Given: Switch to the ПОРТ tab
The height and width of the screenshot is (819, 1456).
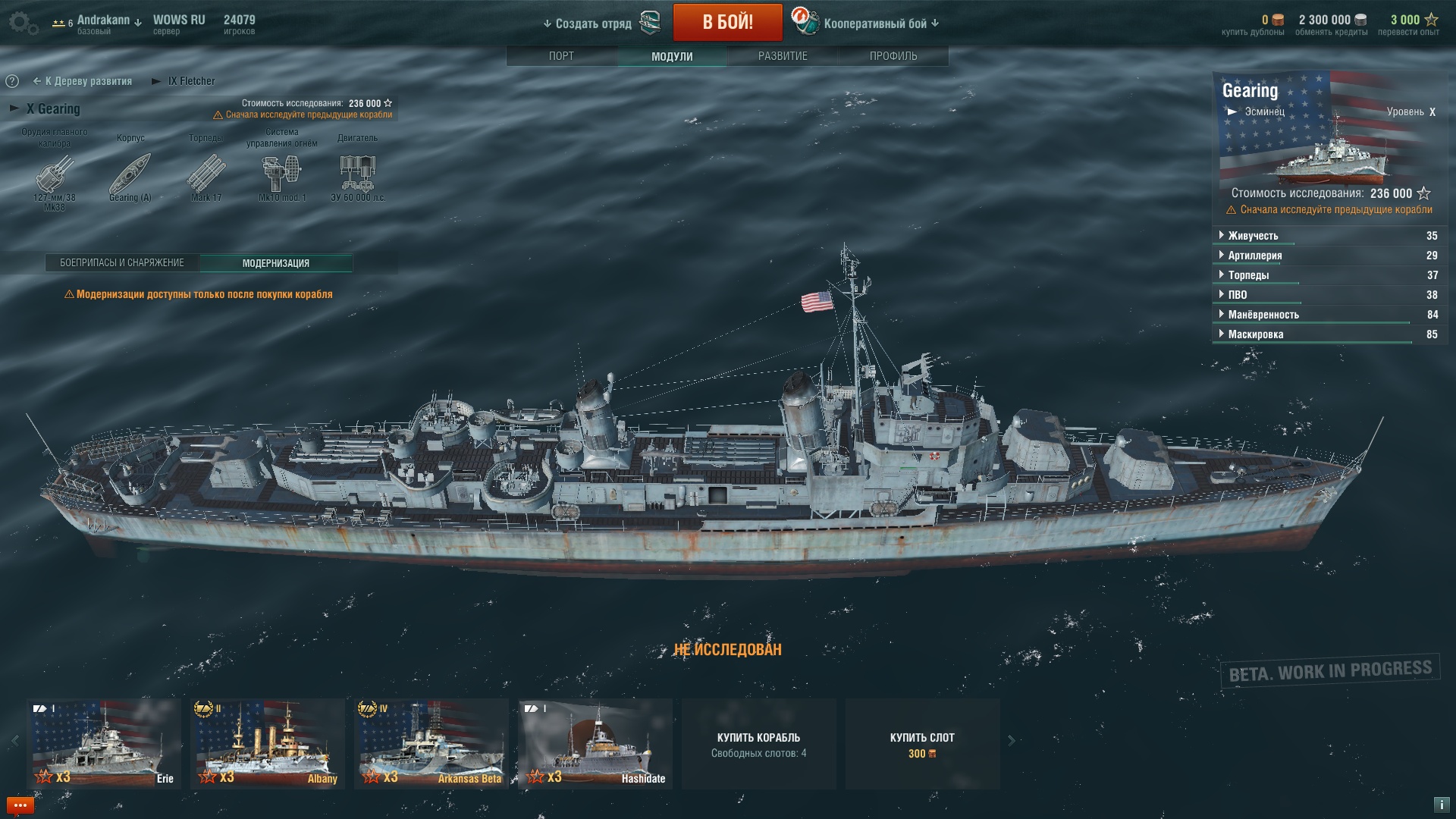Looking at the screenshot, I should click(561, 56).
